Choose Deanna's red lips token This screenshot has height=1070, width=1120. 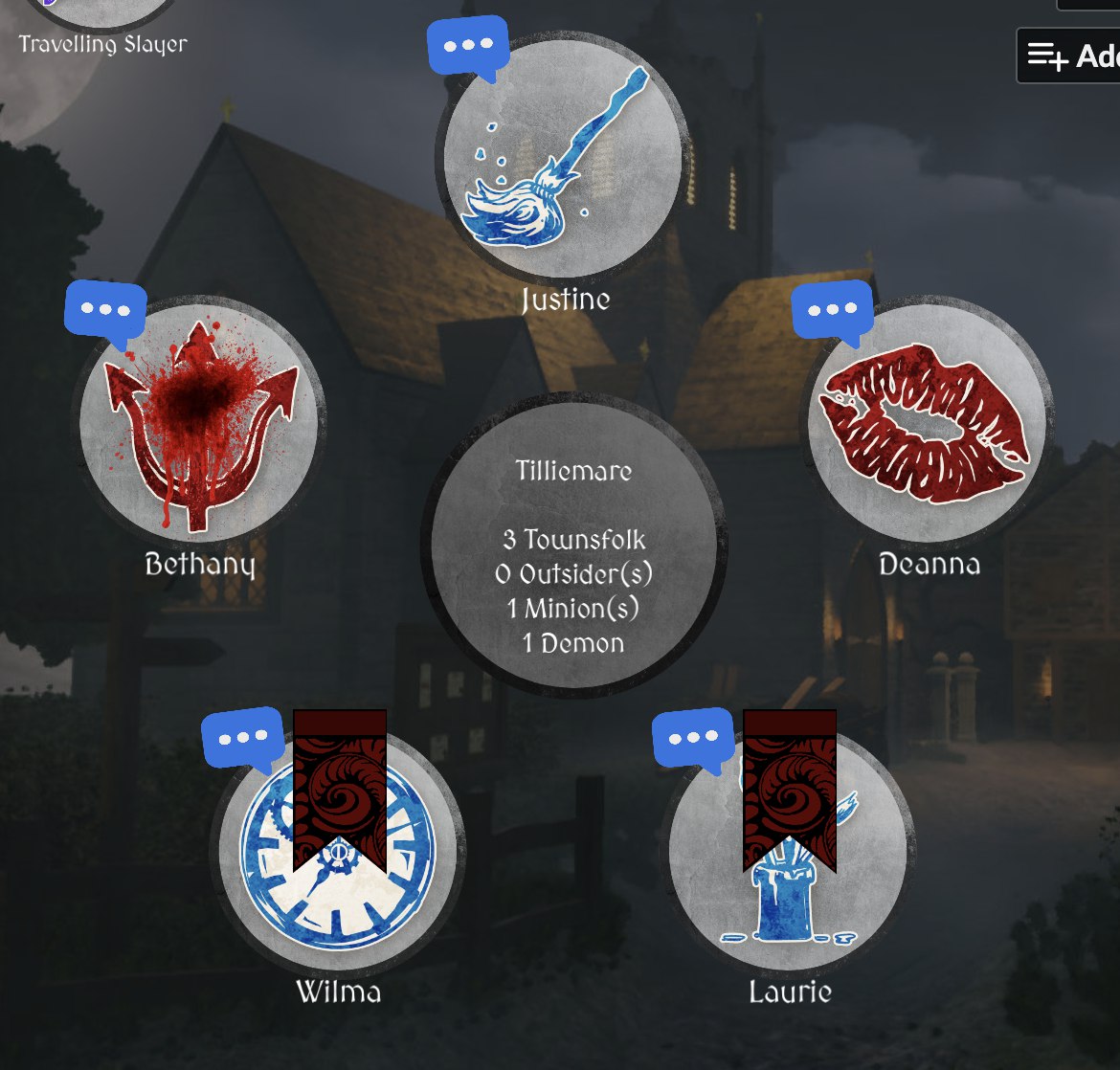927,423
